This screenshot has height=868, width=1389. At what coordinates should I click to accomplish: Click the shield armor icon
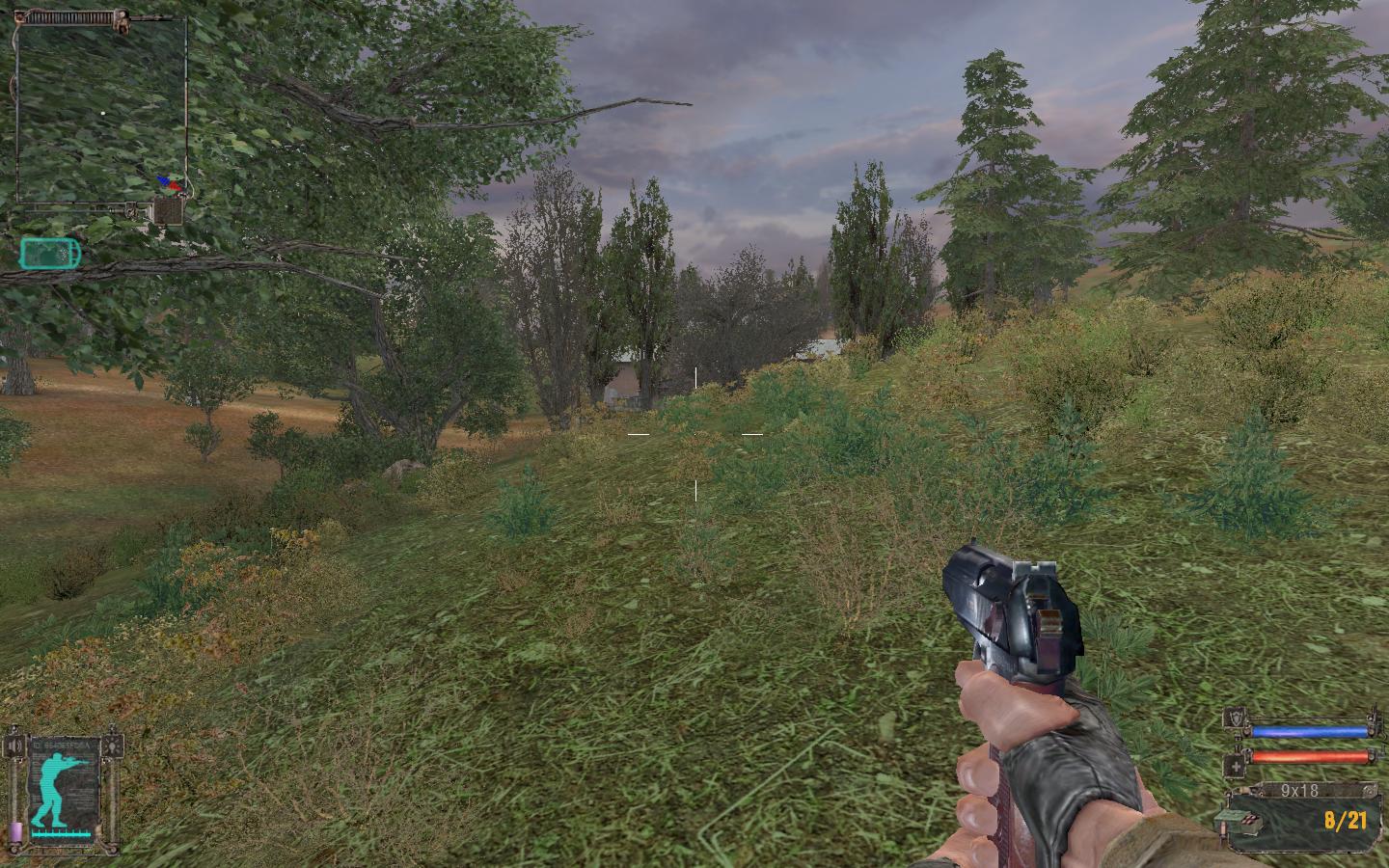click(1235, 718)
